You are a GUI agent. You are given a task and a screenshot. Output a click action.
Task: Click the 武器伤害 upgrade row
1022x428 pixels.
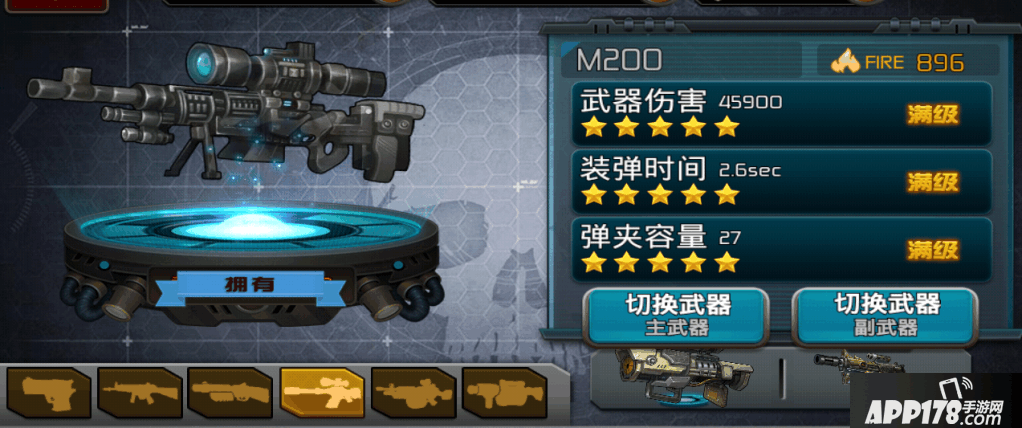(x=781, y=113)
